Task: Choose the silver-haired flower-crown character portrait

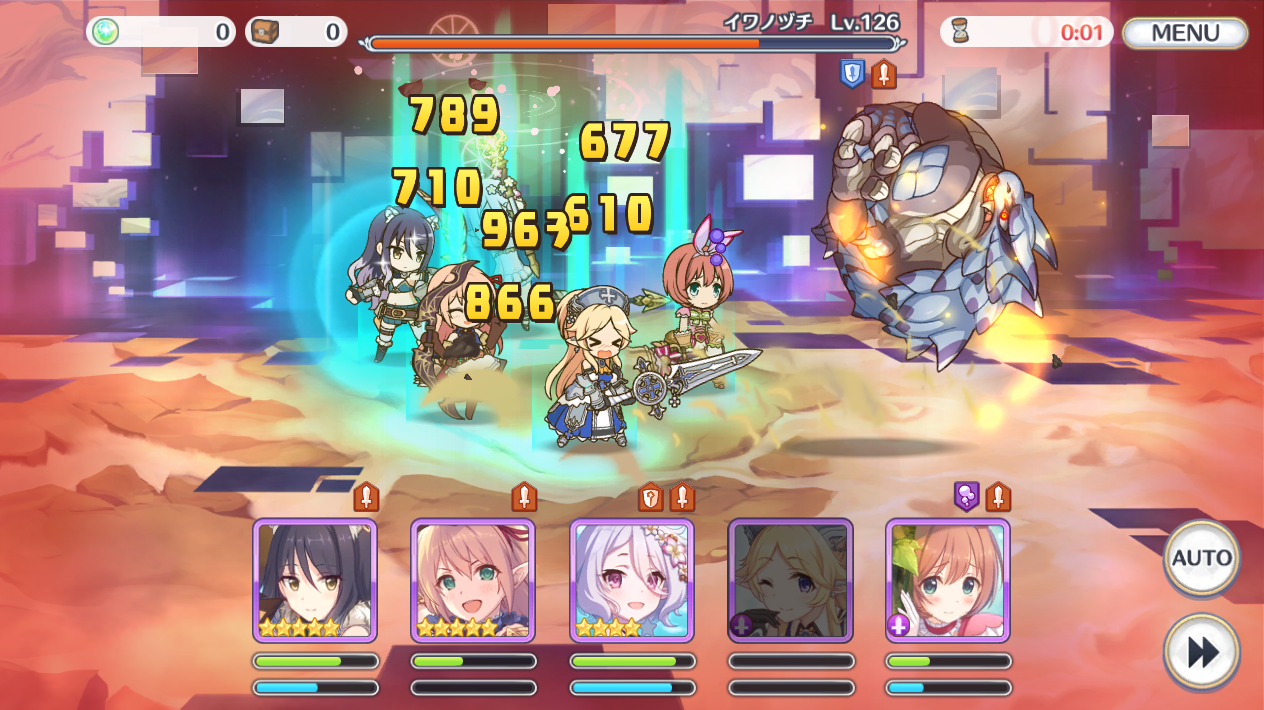Action: pyautogui.click(x=632, y=580)
